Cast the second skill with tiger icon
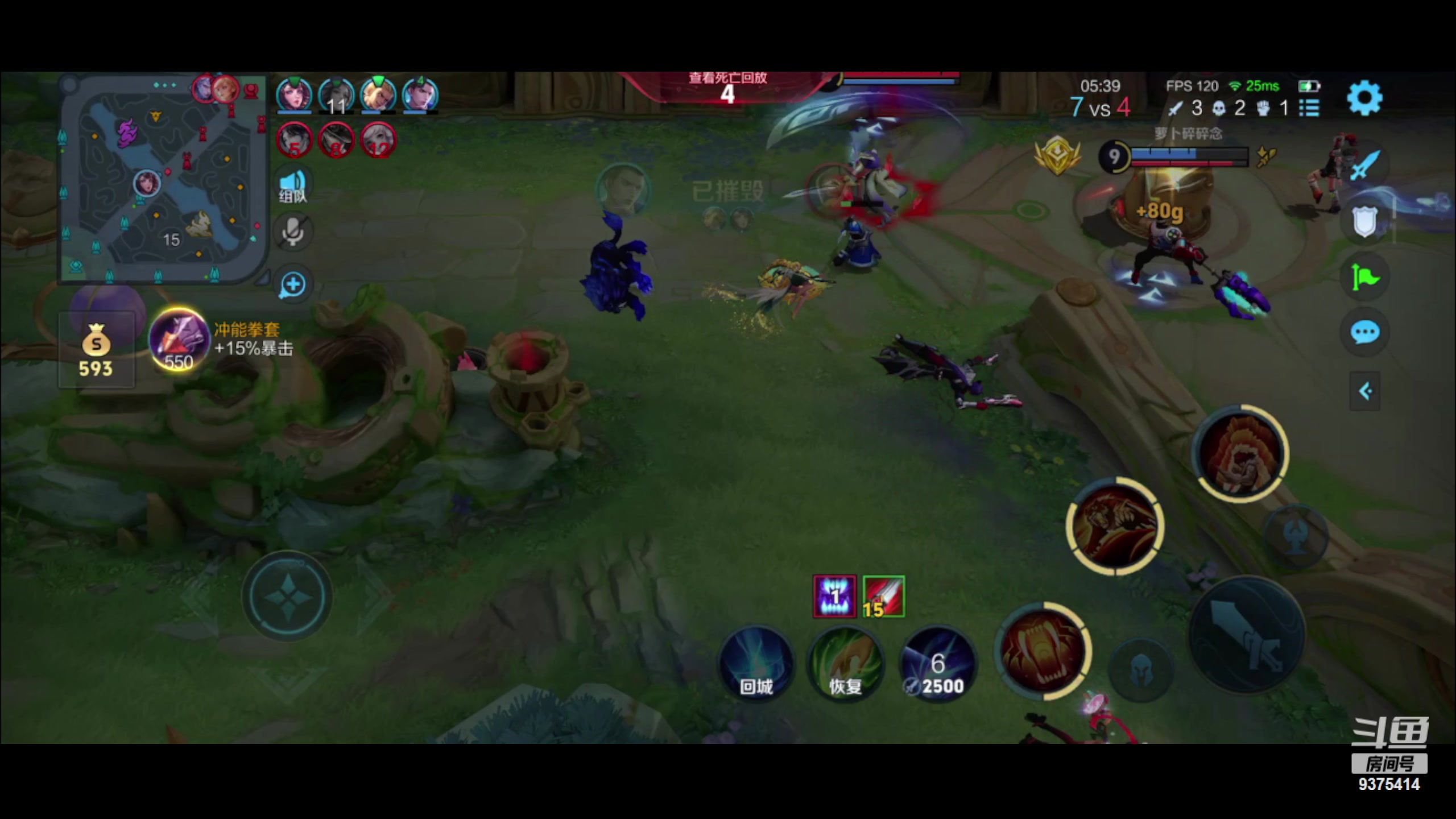The height and width of the screenshot is (819, 1456). tap(1115, 526)
